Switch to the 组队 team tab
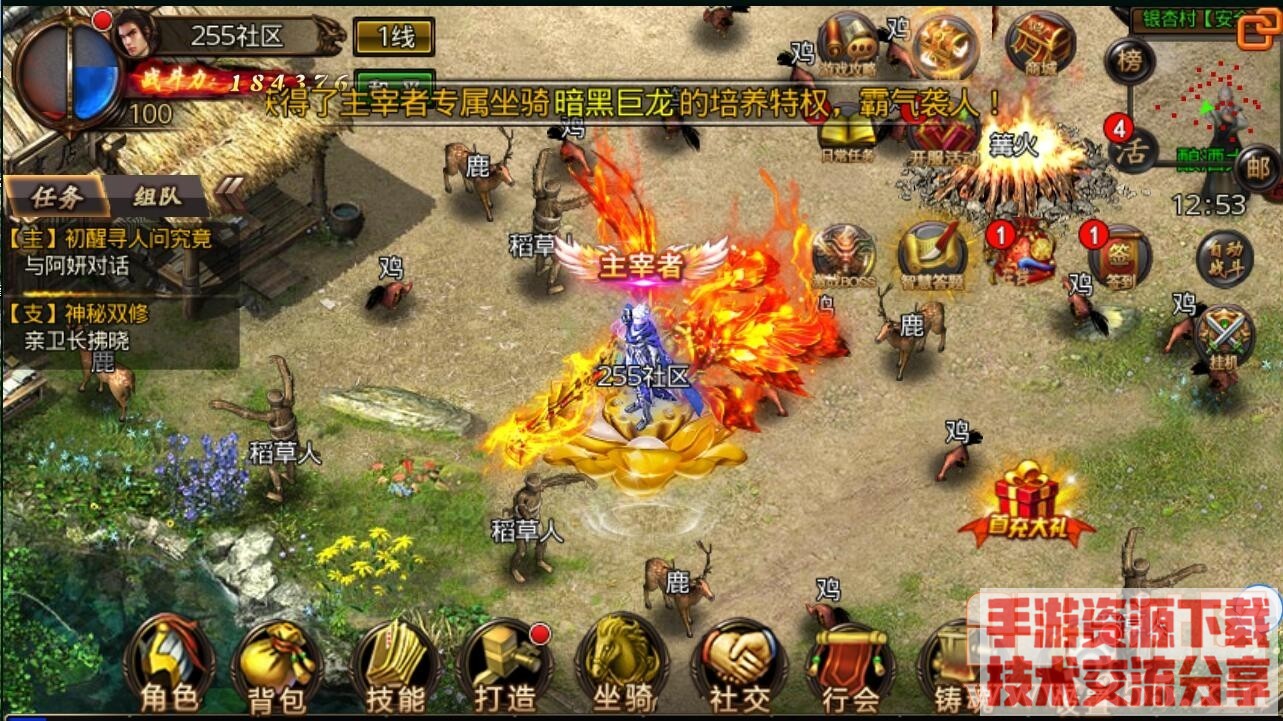Screen dimensions: 1283x721 tap(157, 196)
